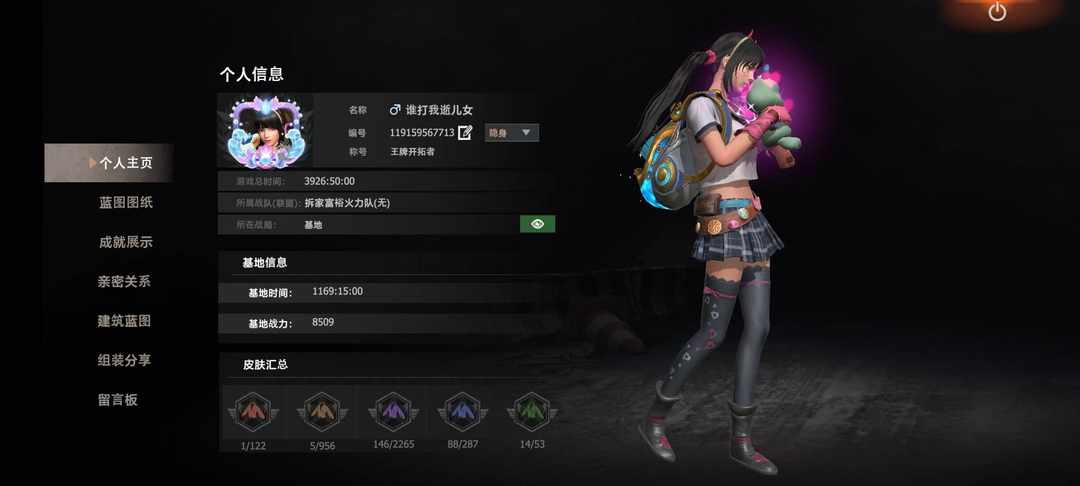Viewport: 1080px width, 486px height.
Task: Expand the 隐身 status dropdown
Action: click(512, 132)
